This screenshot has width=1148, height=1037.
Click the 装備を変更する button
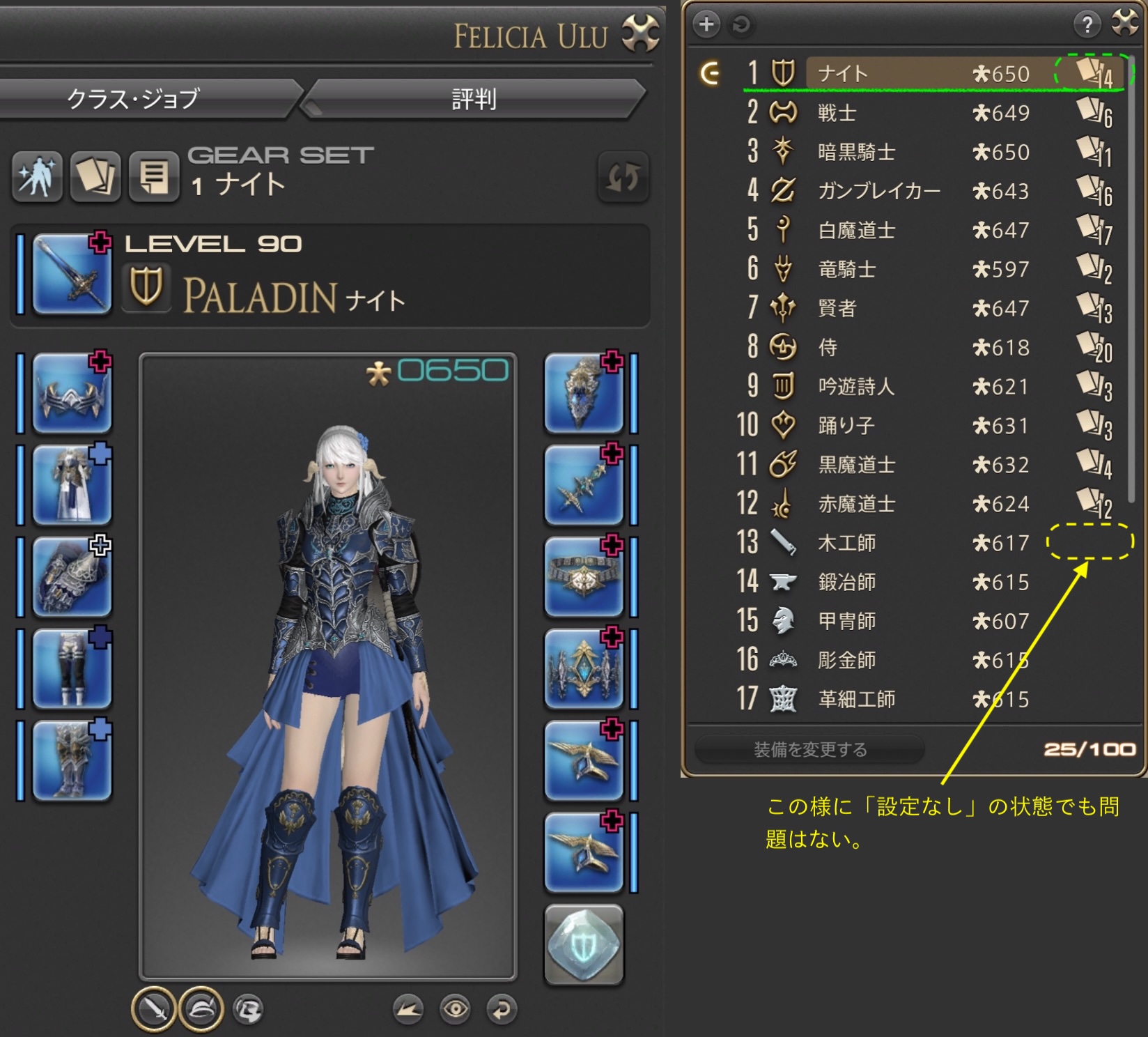click(x=809, y=749)
